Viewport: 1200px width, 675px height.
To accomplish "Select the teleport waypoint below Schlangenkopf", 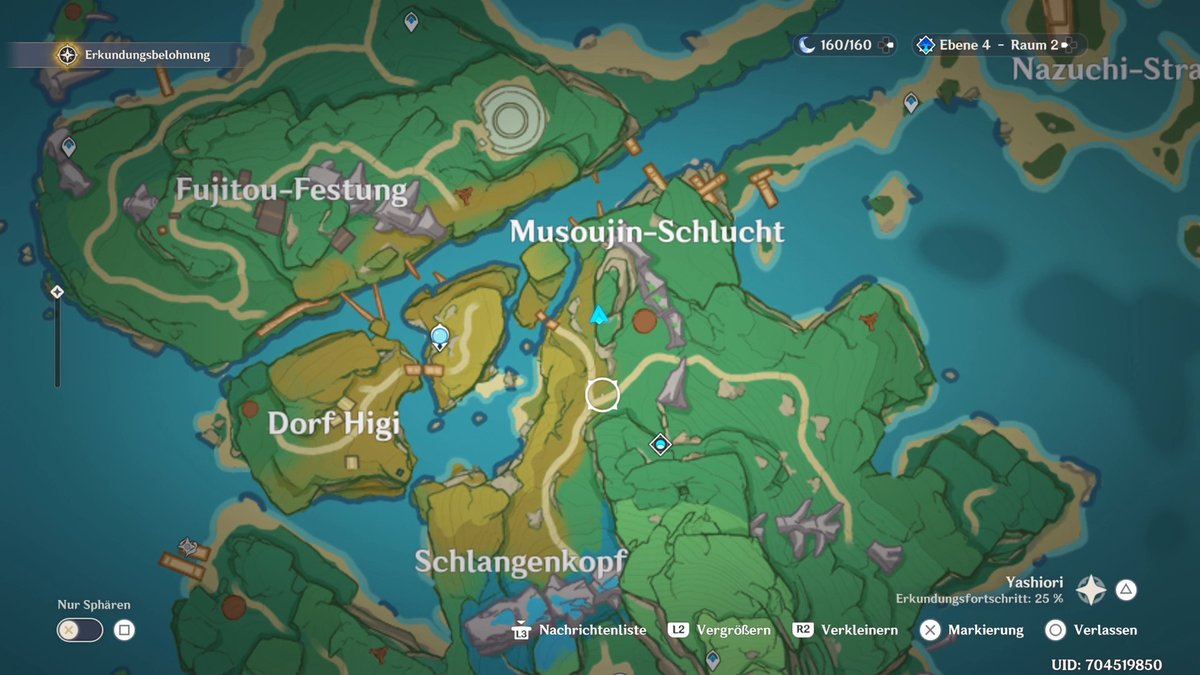I will pyautogui.click(x=712, y=659).
